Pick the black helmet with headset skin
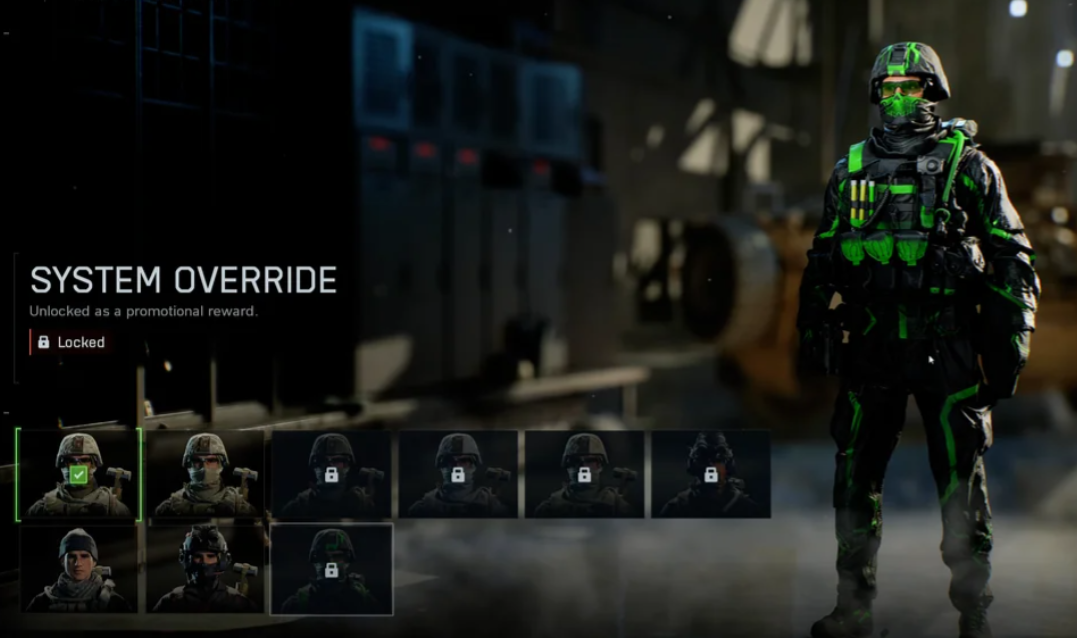 pyautogui.click(x=205, y=569)
